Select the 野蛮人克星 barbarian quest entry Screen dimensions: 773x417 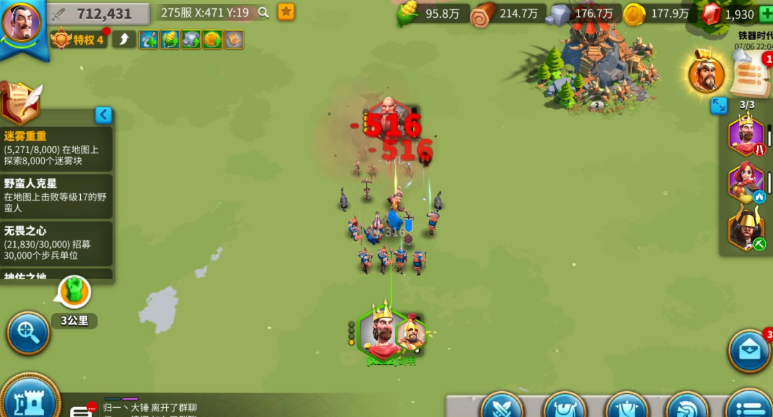(x=56, y=197)
